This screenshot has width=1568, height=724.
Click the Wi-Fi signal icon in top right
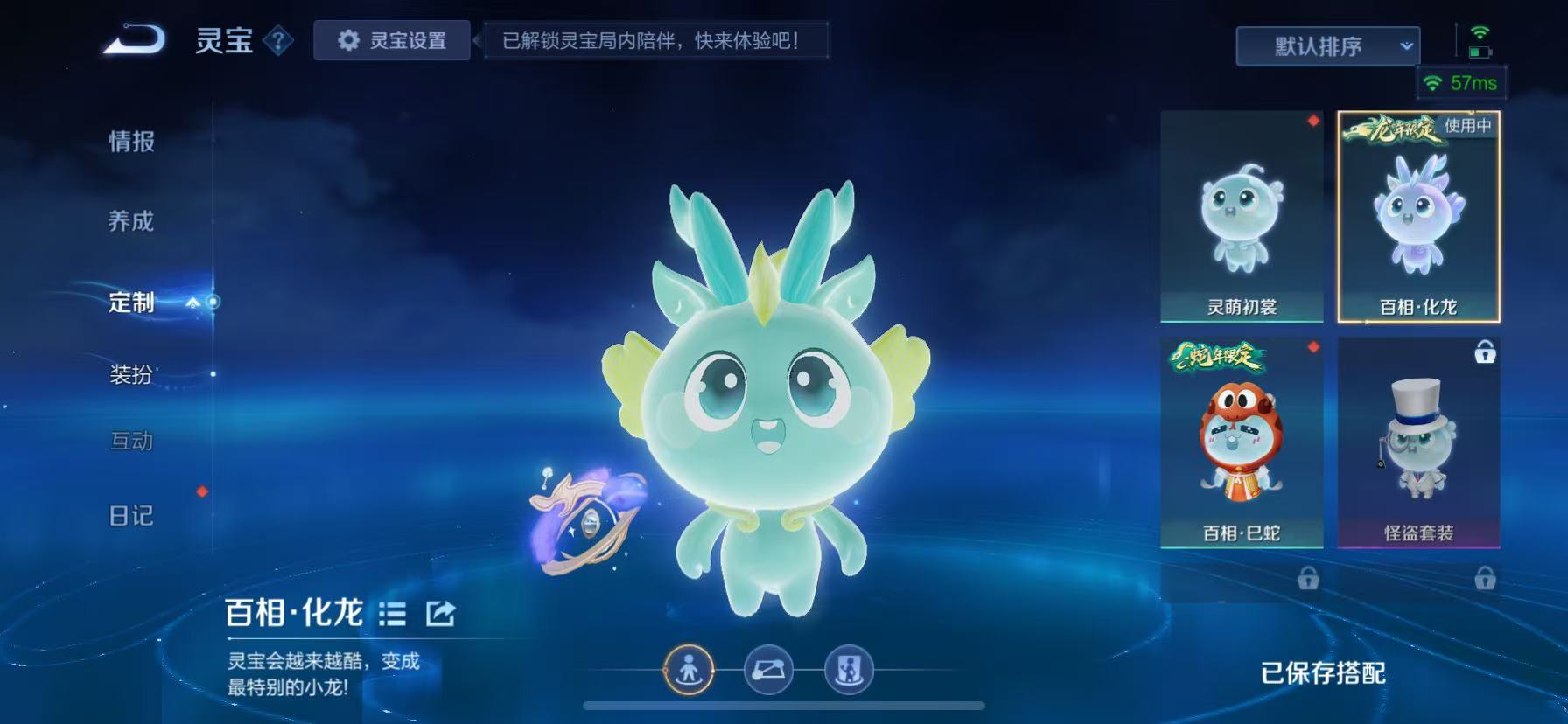click(1480, 33)
